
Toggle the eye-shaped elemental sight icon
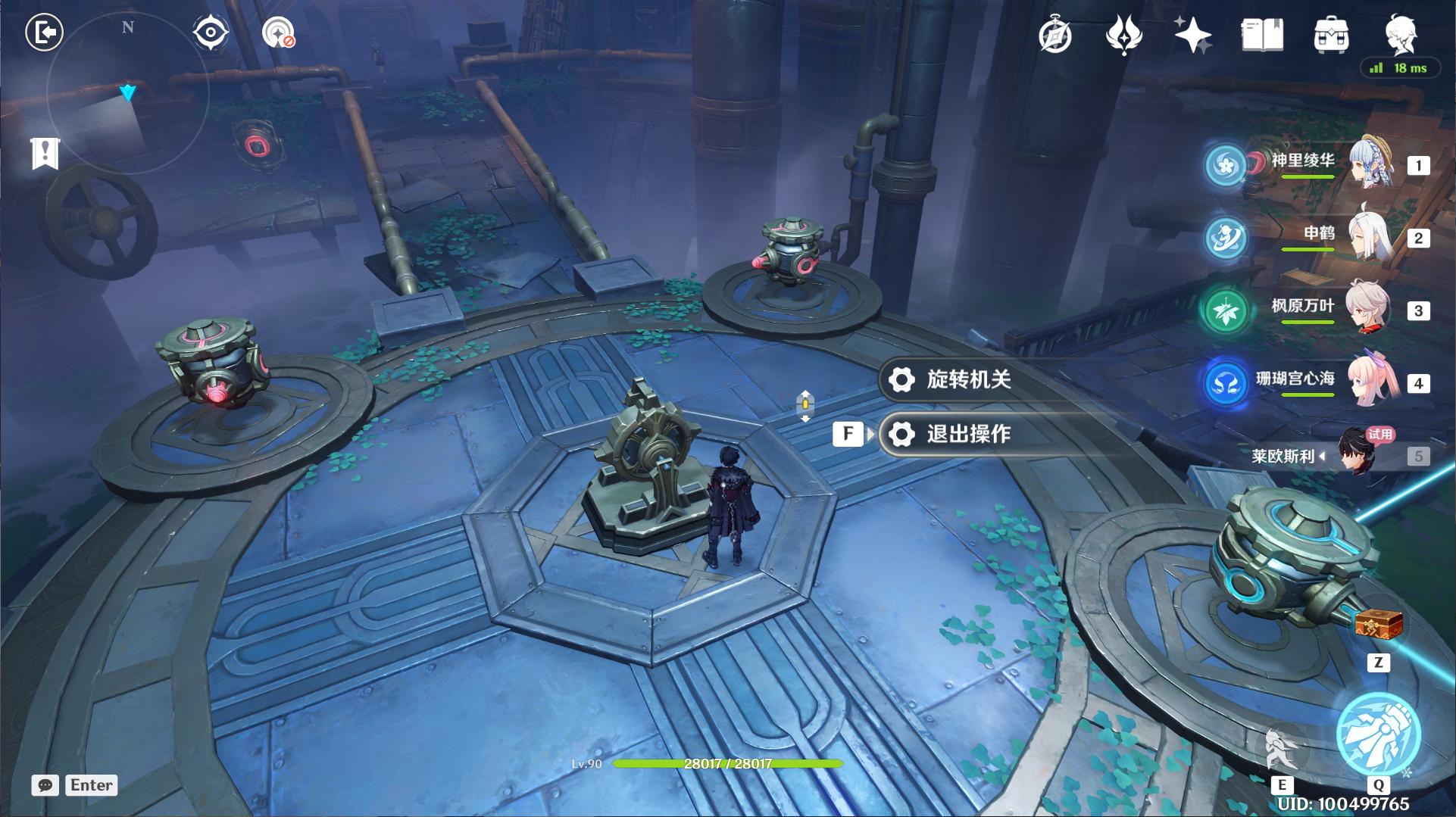[210, 33]
